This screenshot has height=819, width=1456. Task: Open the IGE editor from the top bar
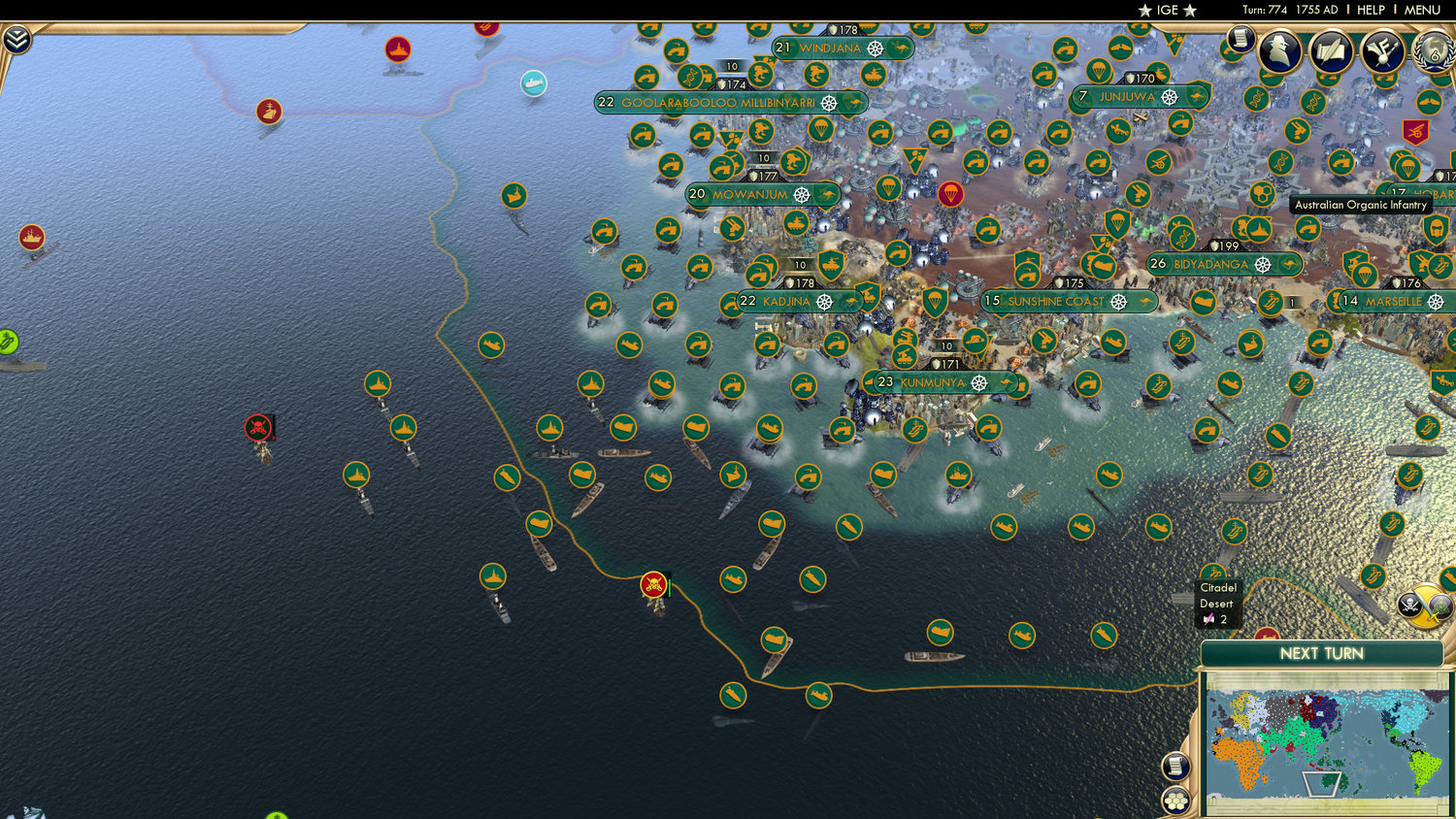pyautogui.click(x=1168, y=10)
